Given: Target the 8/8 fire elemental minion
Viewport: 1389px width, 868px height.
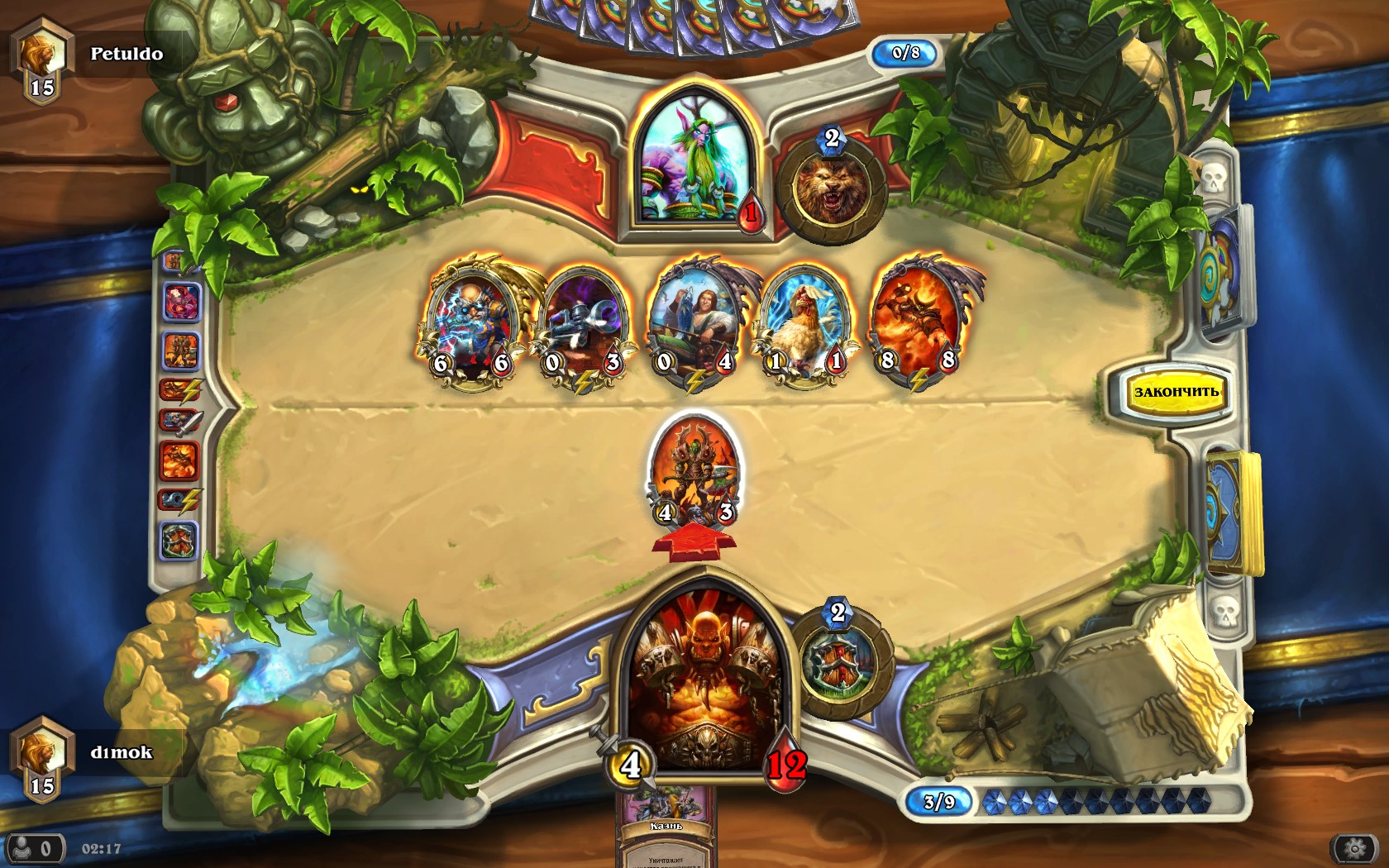Looking at the screenshot, I should tap(918, 320).
